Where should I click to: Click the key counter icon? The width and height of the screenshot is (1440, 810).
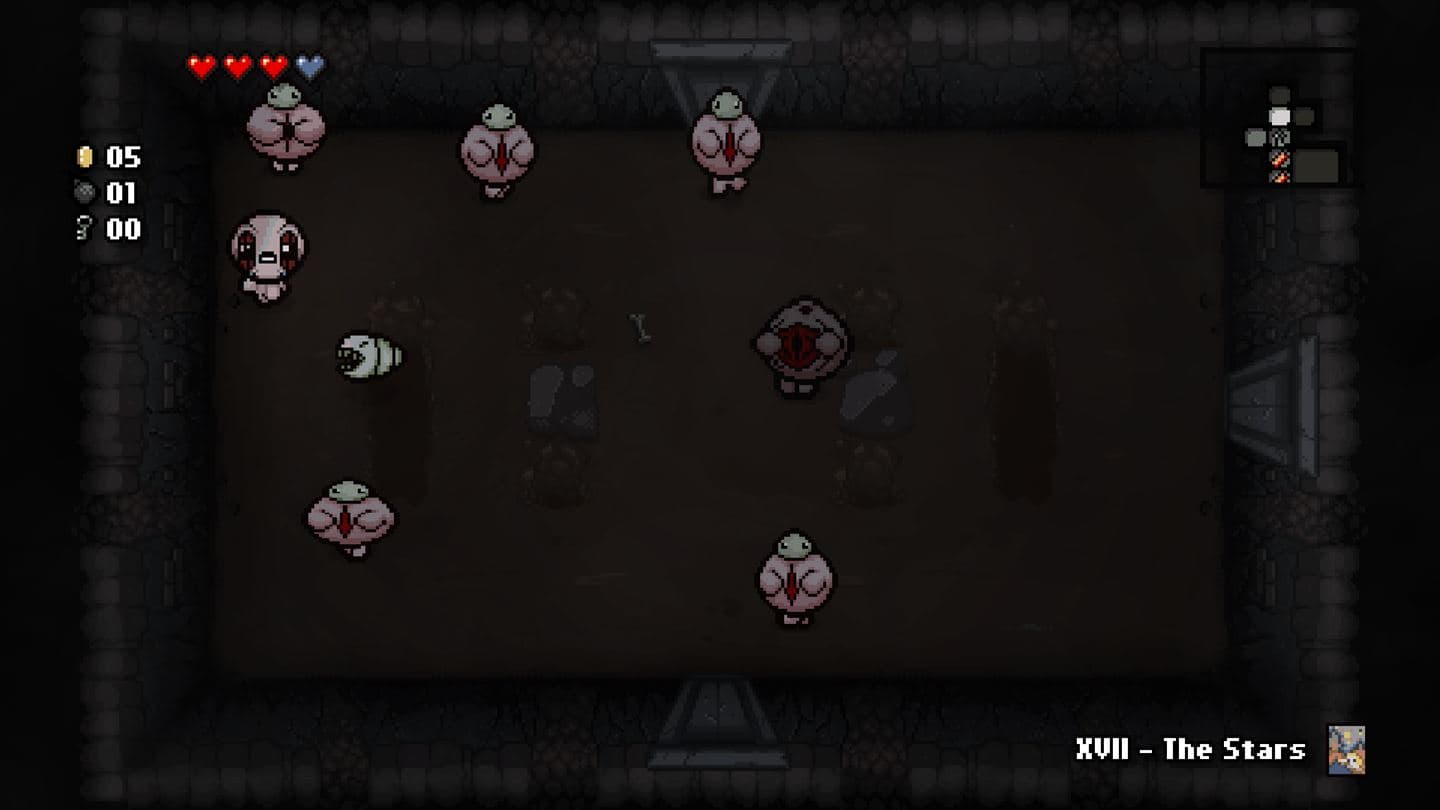point(86,228)
